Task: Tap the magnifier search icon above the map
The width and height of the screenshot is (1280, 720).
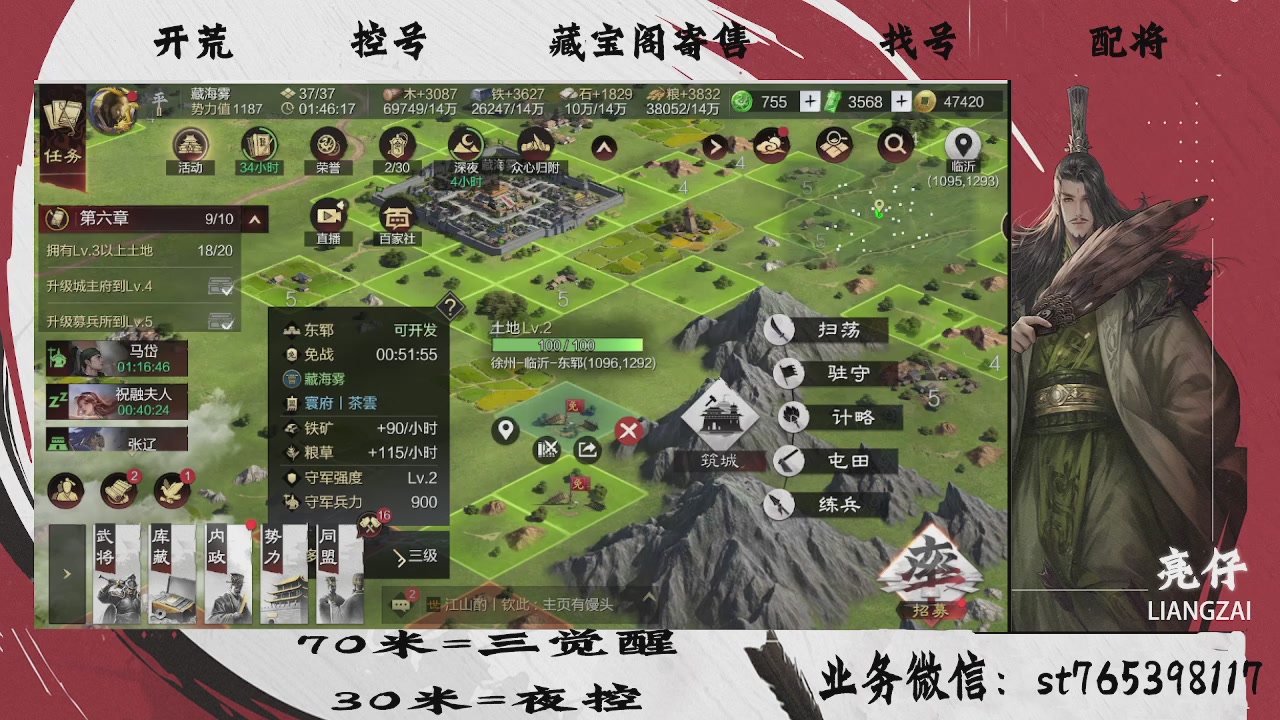Action: [895, 144]
